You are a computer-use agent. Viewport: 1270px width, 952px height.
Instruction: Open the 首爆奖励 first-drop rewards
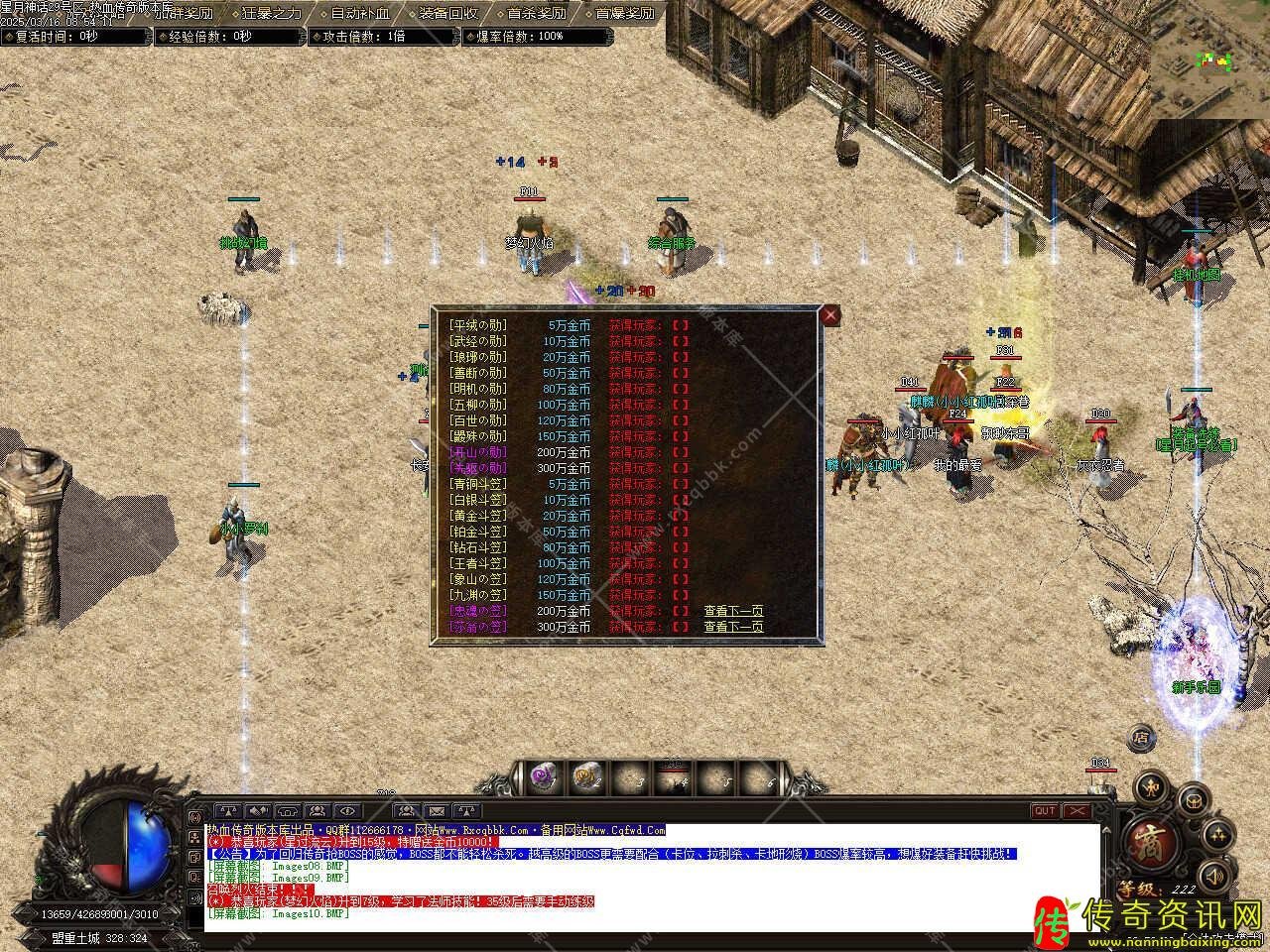[x=624, y=14]
